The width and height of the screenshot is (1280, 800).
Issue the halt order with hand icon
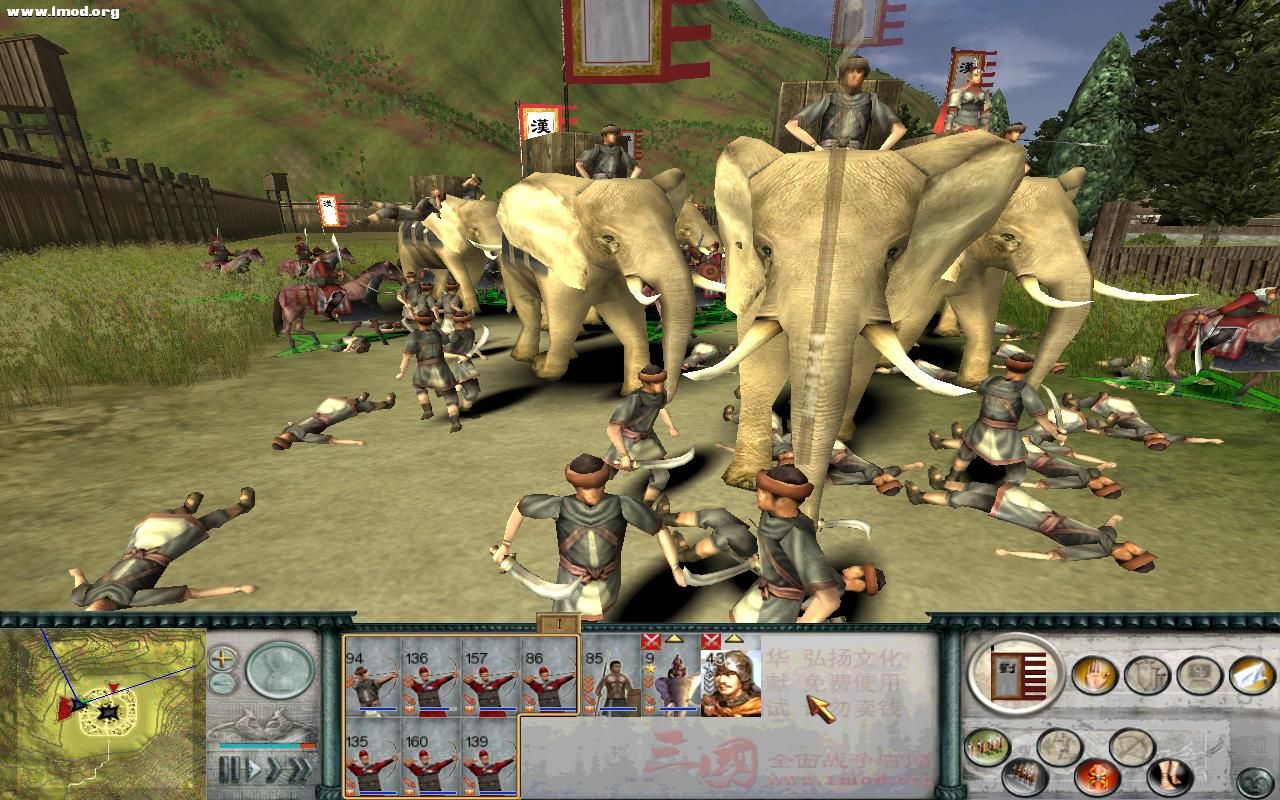tap(1094, 675)
